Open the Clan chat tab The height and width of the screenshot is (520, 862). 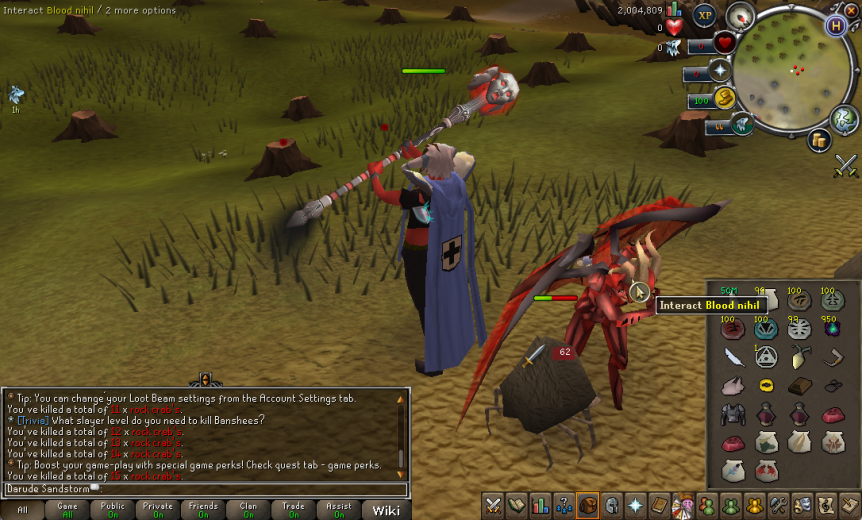pyautogui.click(x=248, y=510)
